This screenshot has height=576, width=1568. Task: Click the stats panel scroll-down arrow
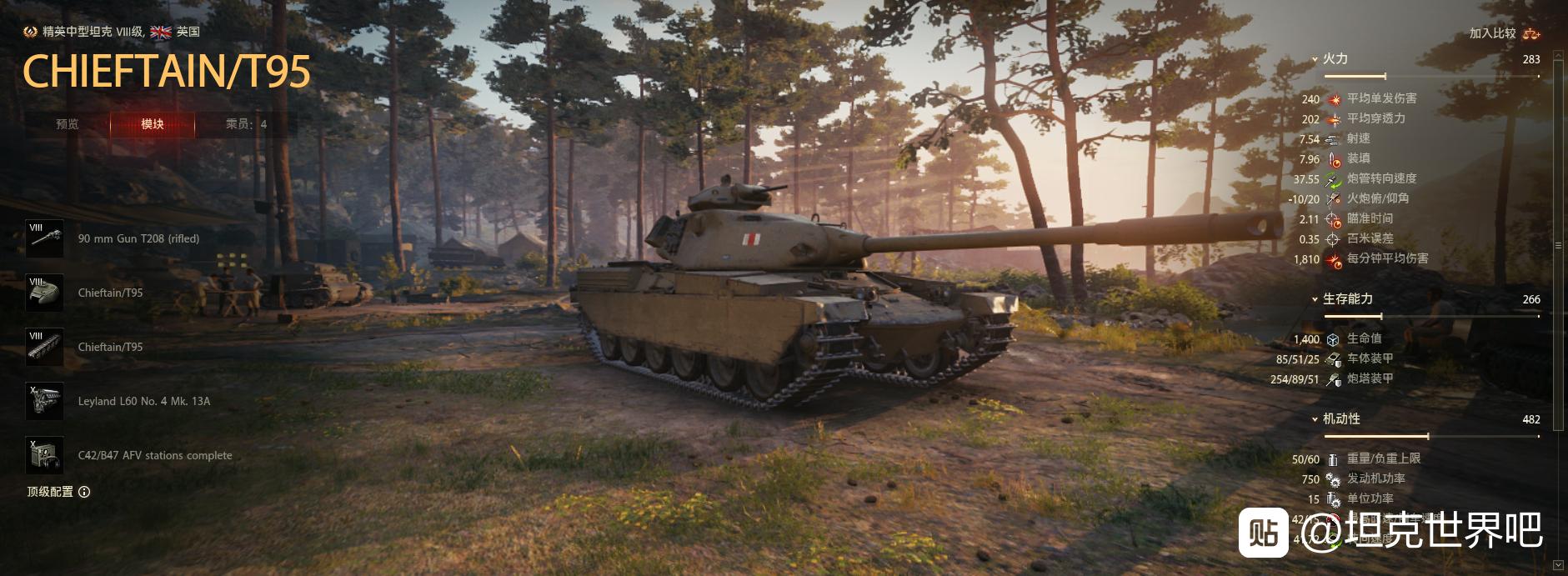tap(1558, 566)
